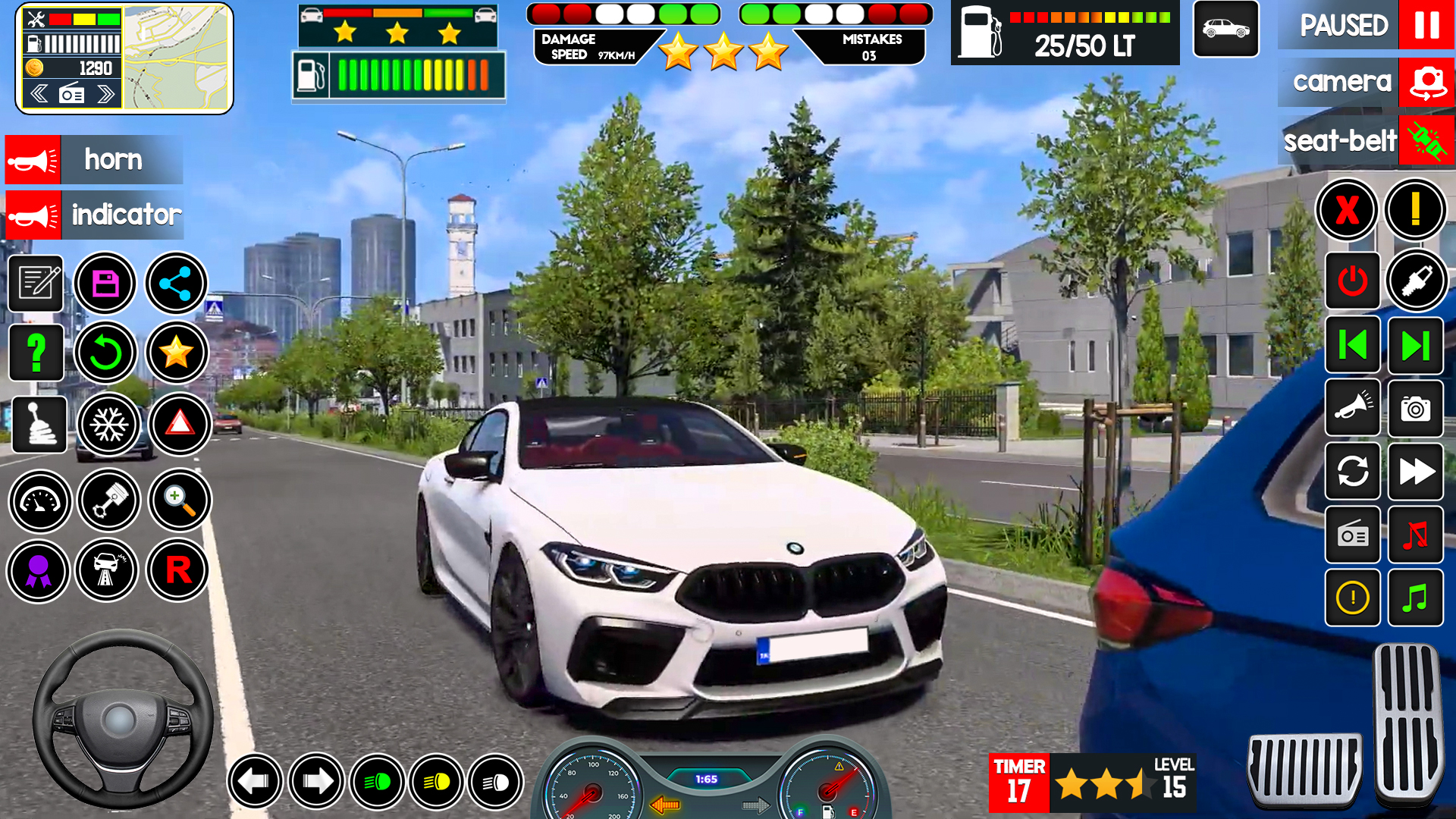
Task: Toggle the snowflake air-conditioning icon
Action: click(108, 424)
